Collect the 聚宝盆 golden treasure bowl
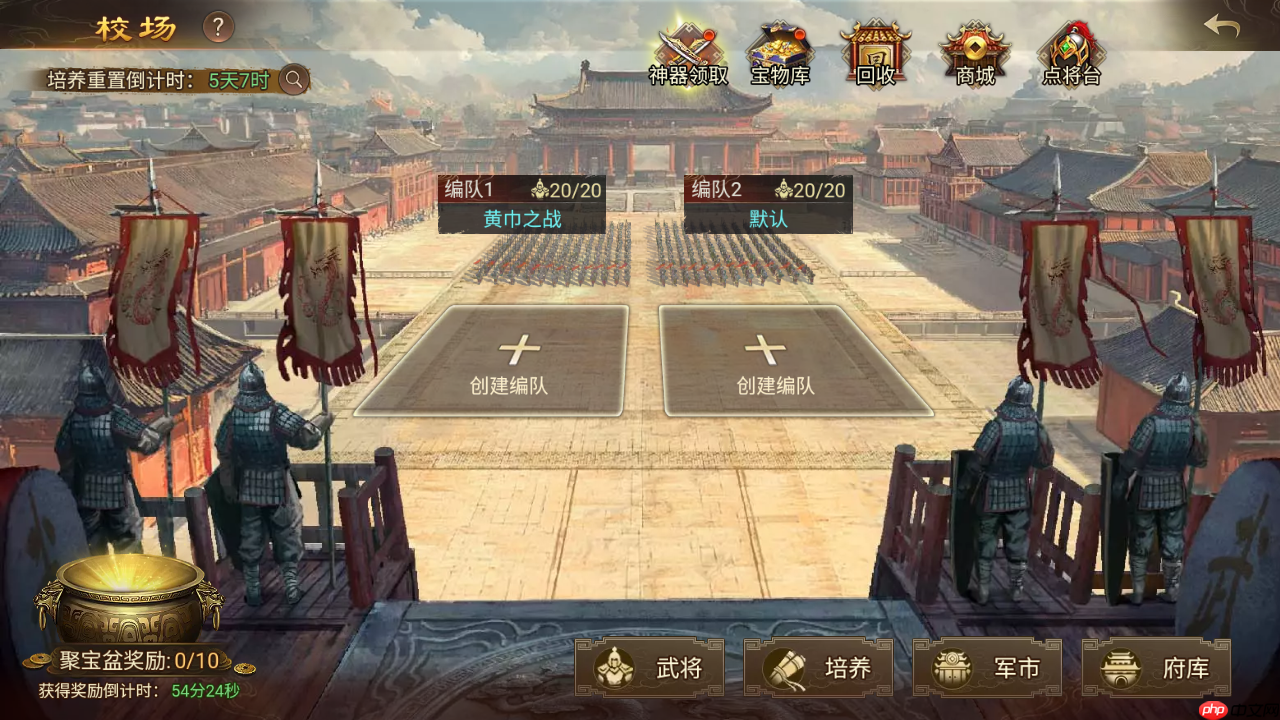Viewport: 1280px width, 720px height. tap(128, 597)
